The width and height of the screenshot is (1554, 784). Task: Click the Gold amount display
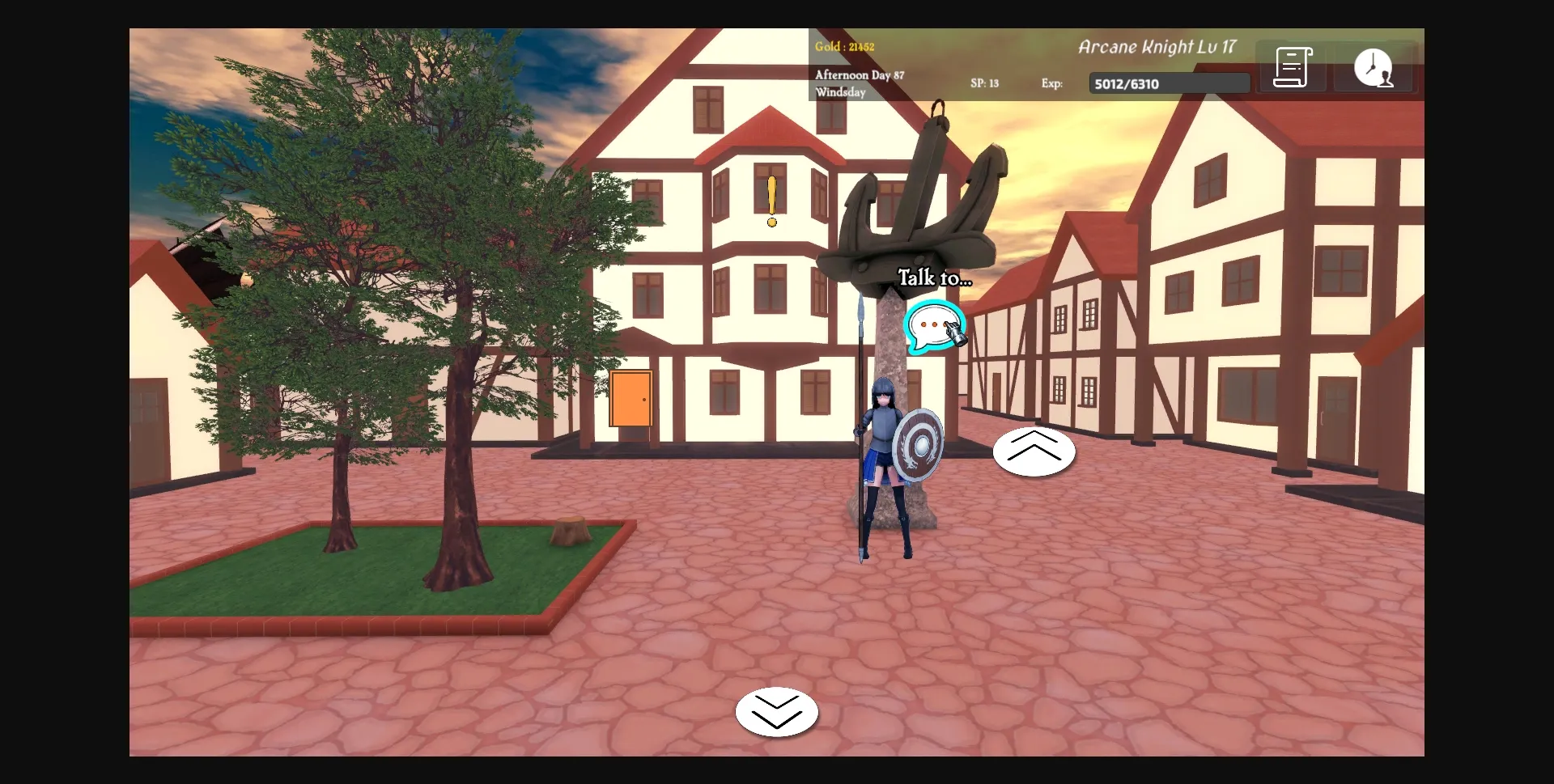pos(844,46)
